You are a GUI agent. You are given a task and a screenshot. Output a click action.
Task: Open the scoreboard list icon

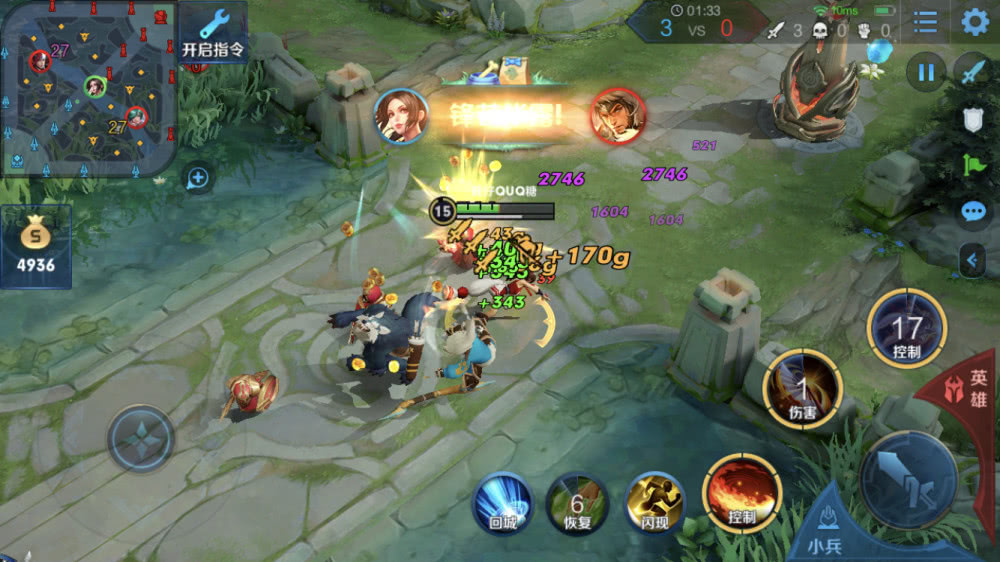926,22
